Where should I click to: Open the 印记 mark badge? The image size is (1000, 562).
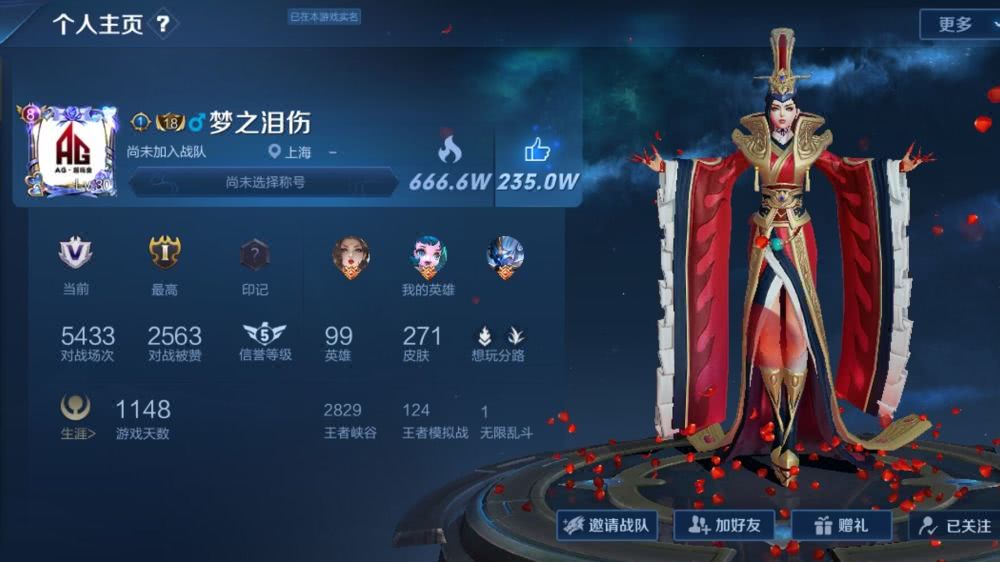[x=255, y=255]
